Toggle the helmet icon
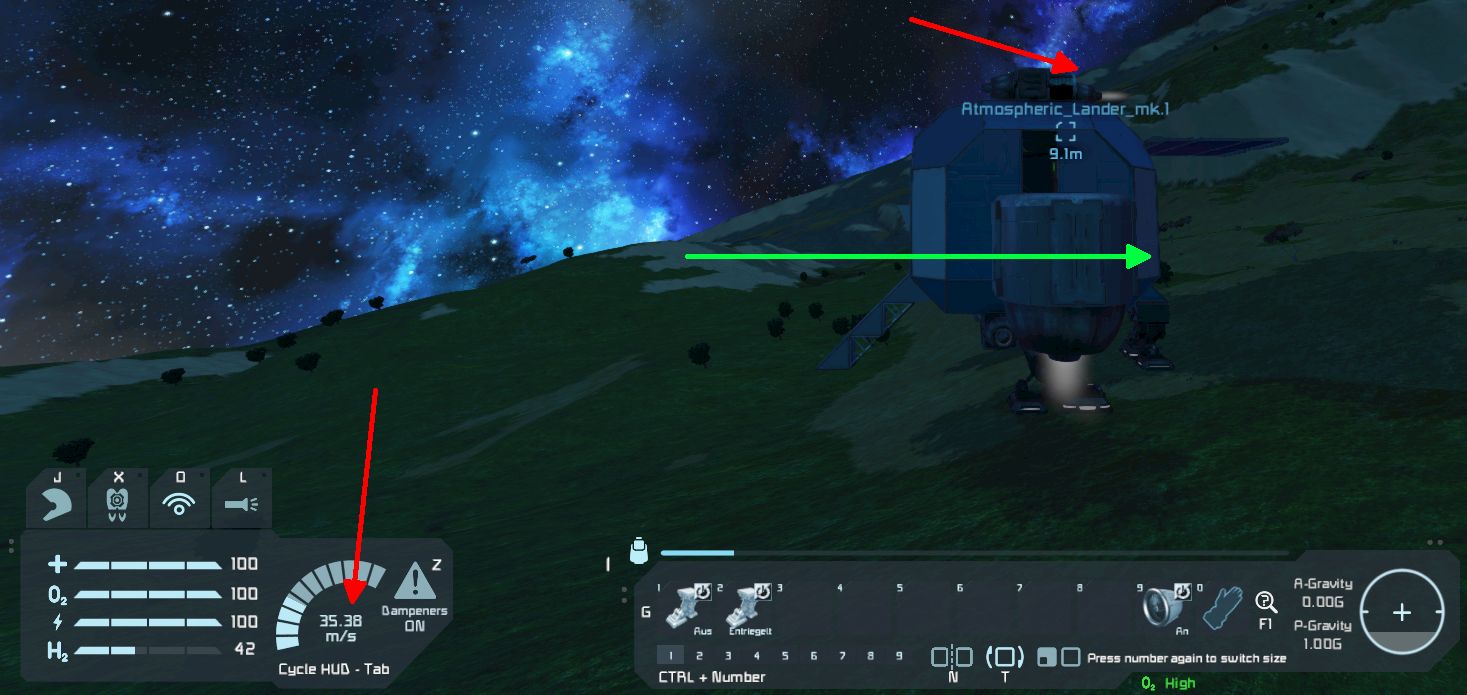This screenshot has width=1467, height=695. pyautogui.click(x=57, y=505)
